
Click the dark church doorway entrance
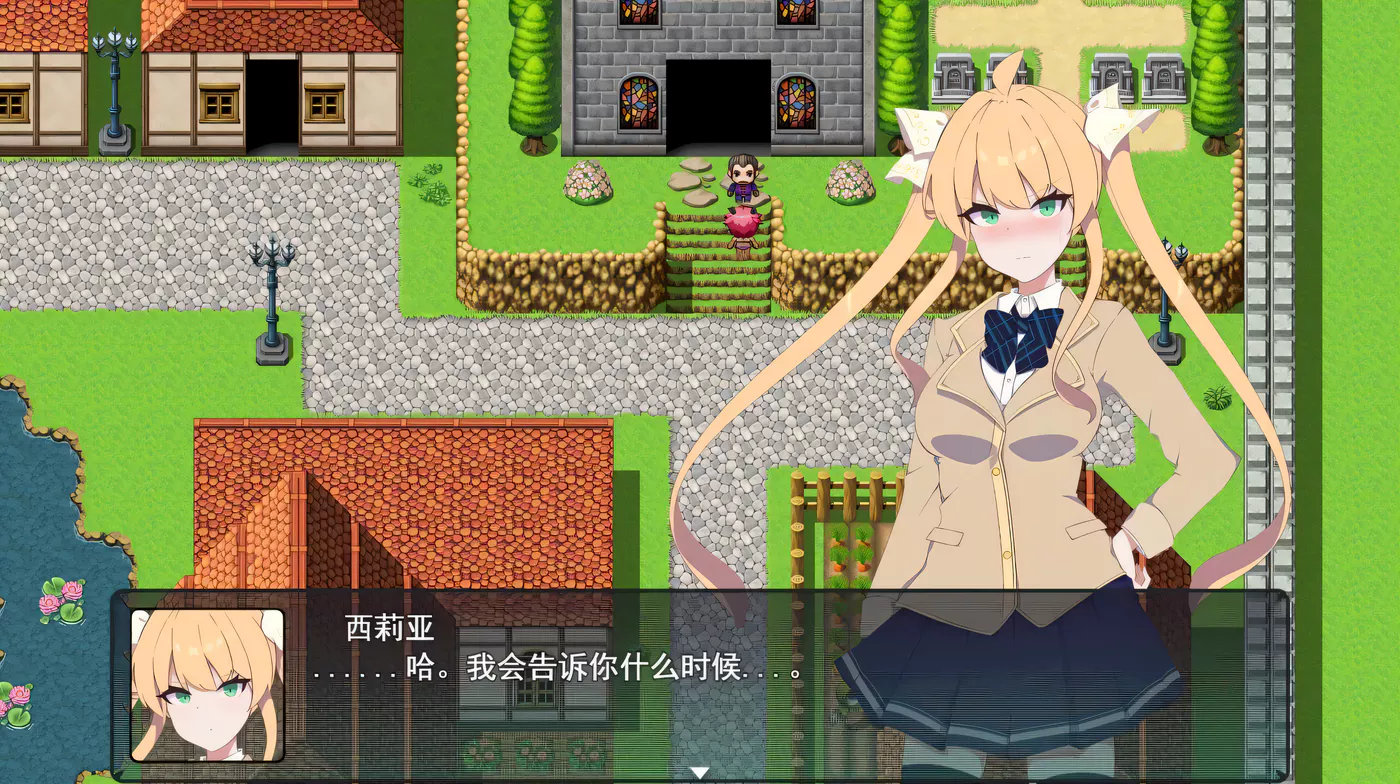pos(718,105)
